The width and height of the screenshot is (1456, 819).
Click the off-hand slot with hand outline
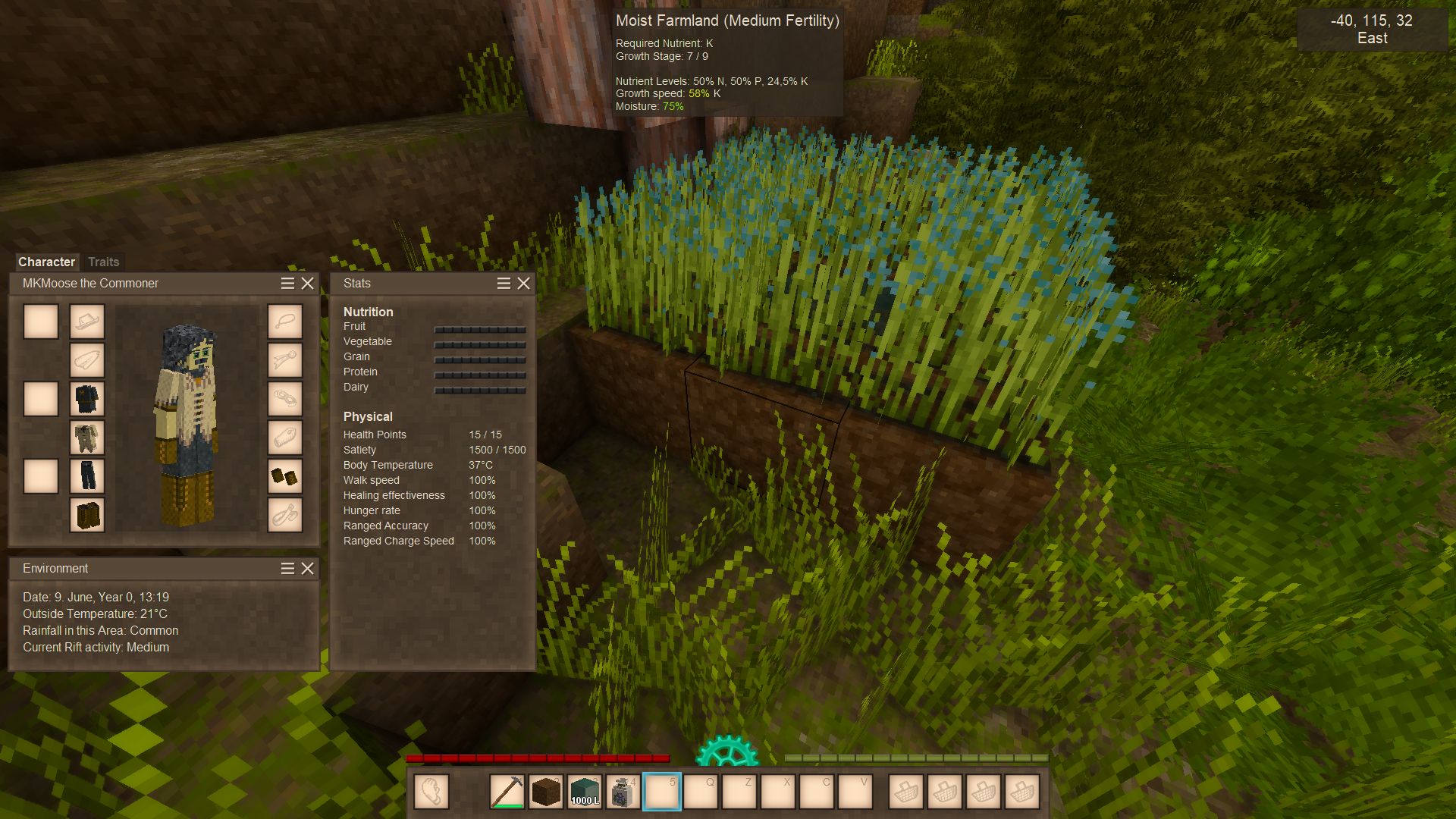click(x=431, y=792)
